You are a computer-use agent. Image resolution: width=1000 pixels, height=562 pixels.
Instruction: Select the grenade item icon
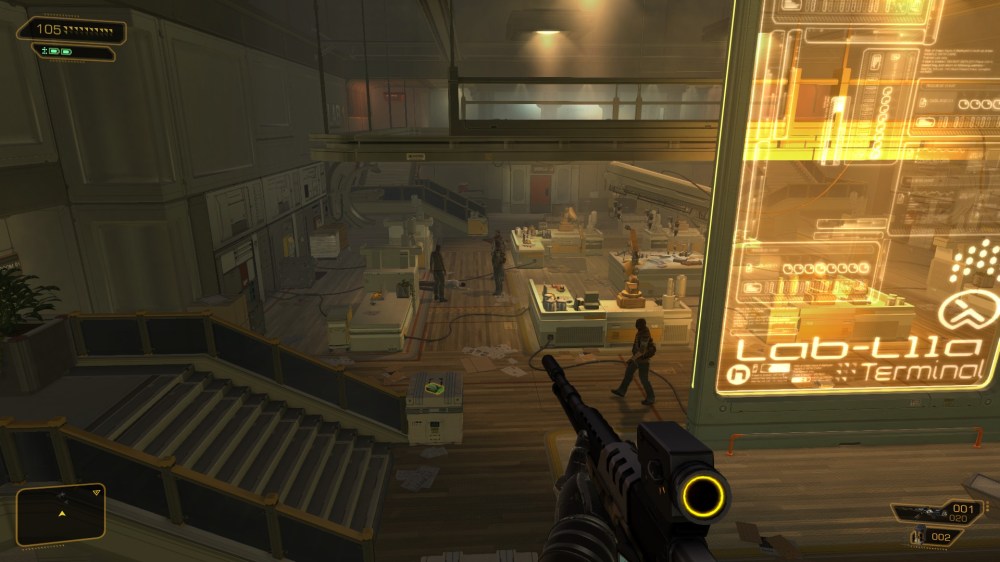[x=919, y=538]
